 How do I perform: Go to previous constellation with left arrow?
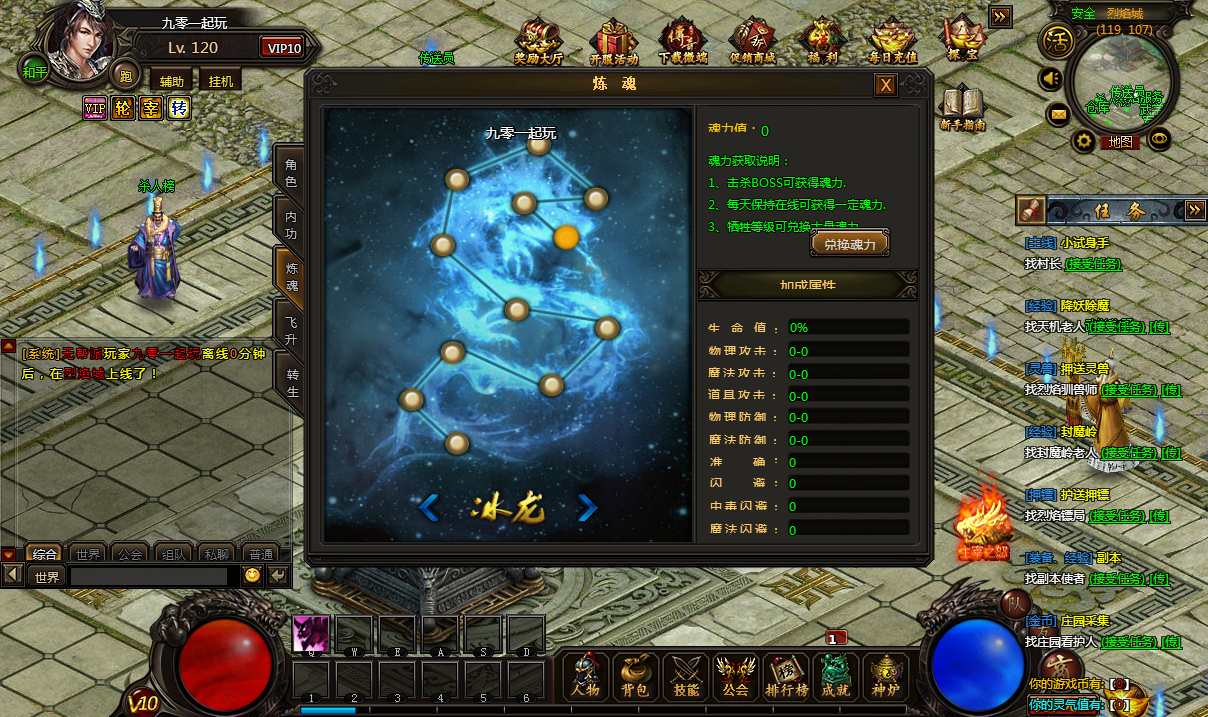click(429, 508)
